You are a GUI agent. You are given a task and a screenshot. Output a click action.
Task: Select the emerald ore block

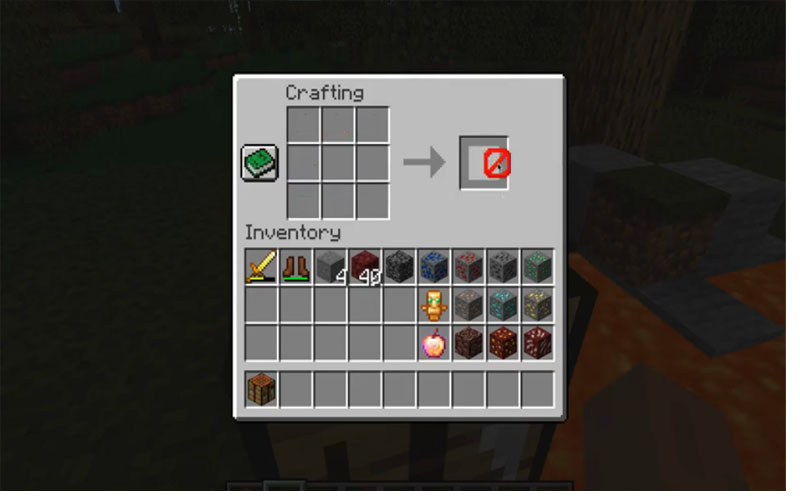pos(536,267)
